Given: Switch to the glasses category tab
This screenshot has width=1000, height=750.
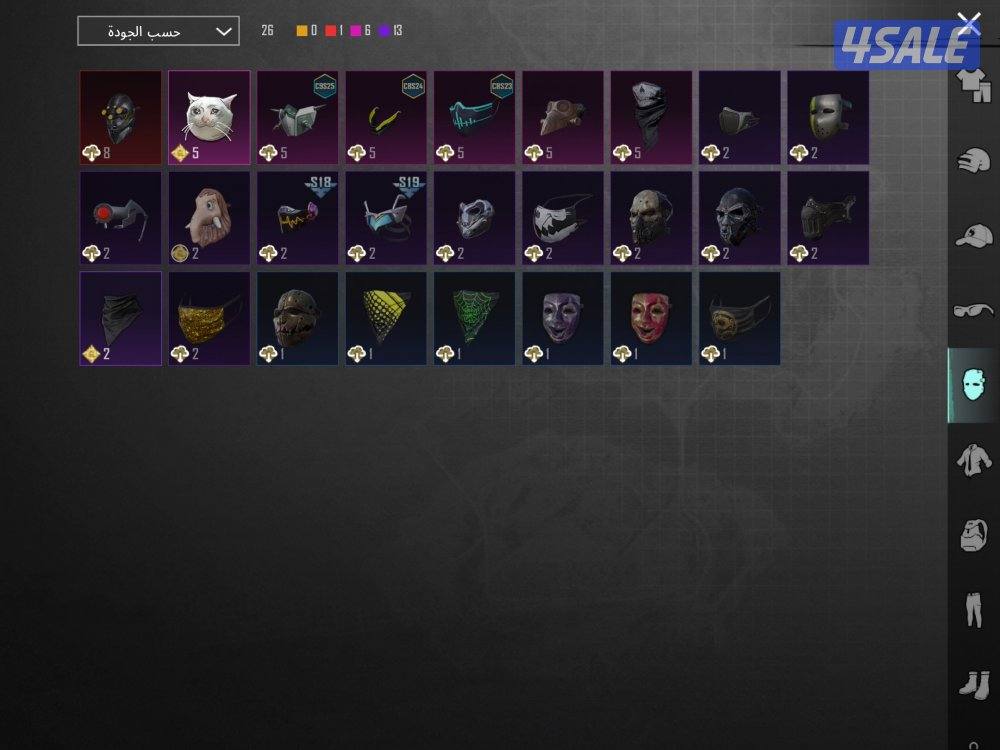Looking at the screenshot, I should (x=973, y=311).
